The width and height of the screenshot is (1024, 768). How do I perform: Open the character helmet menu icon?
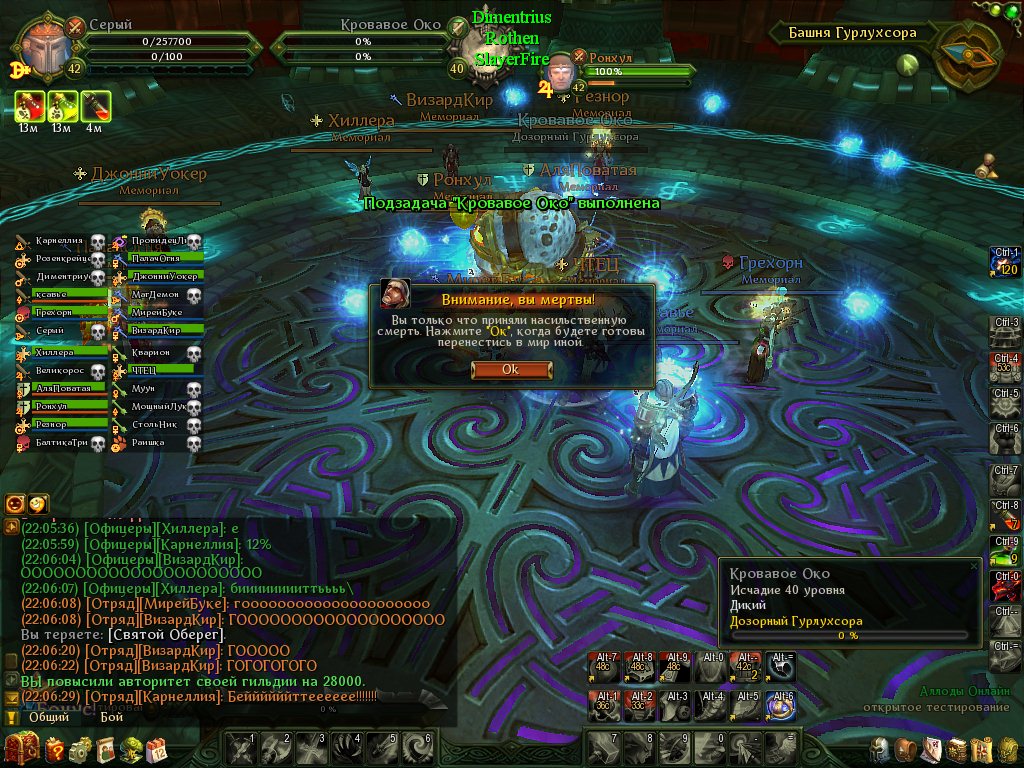880,749
